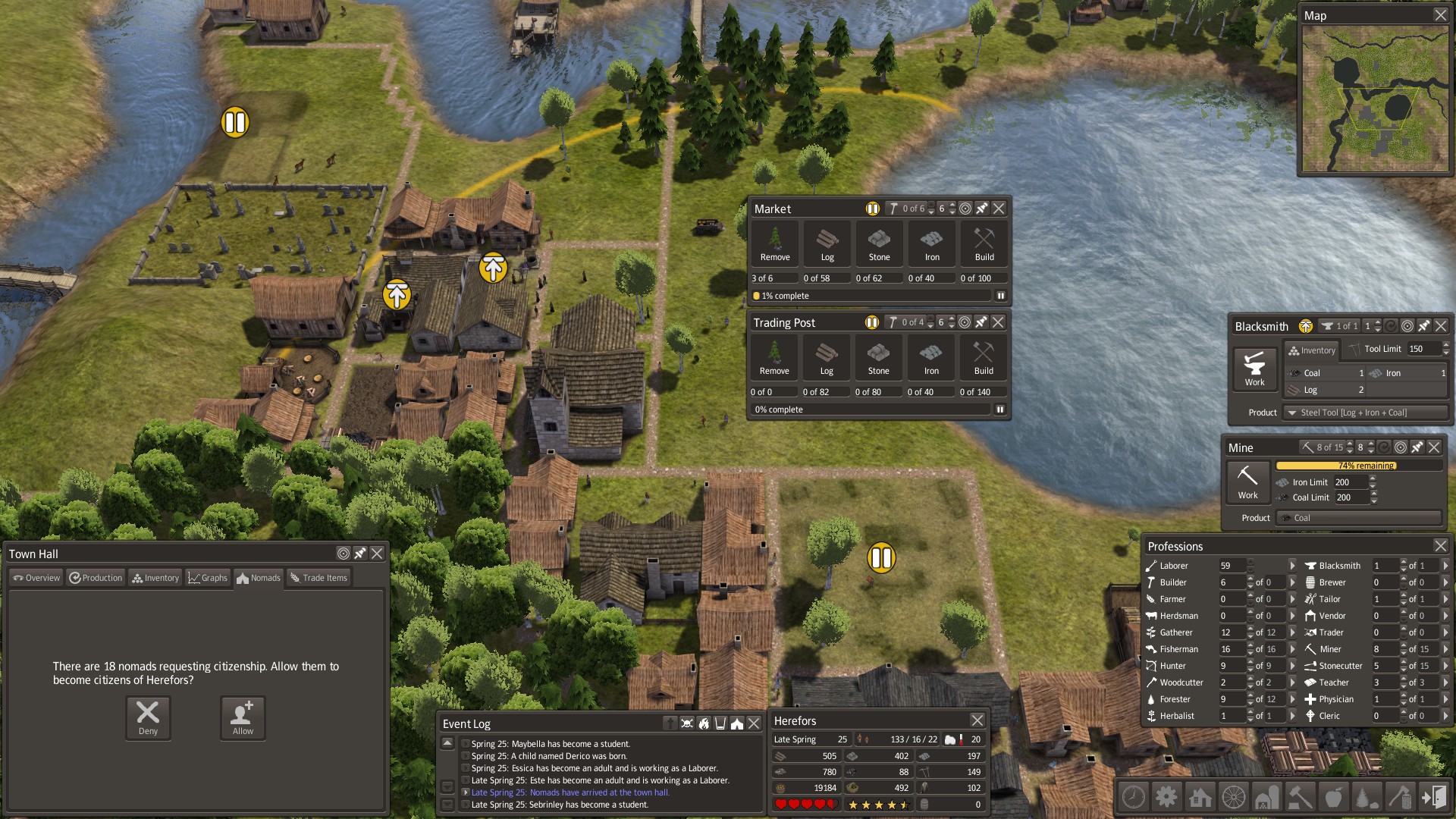Click the minimap to move the view
This screenshot has width=1456, height=819.
(1374, 99)
